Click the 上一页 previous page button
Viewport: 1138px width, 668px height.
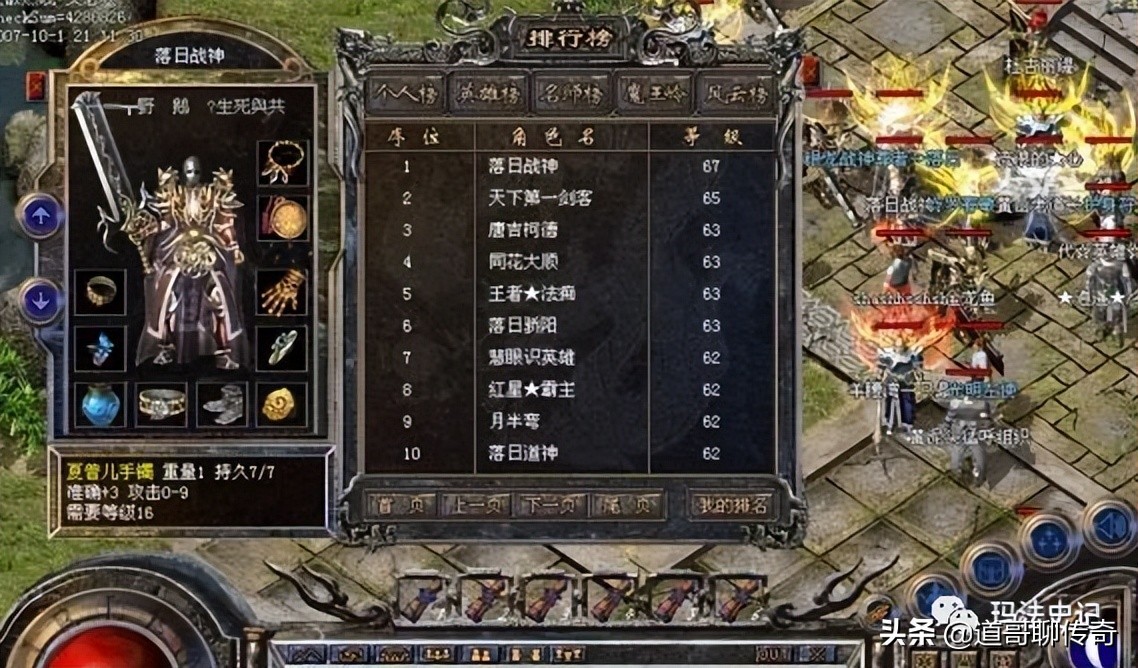[x=473, y=504]
